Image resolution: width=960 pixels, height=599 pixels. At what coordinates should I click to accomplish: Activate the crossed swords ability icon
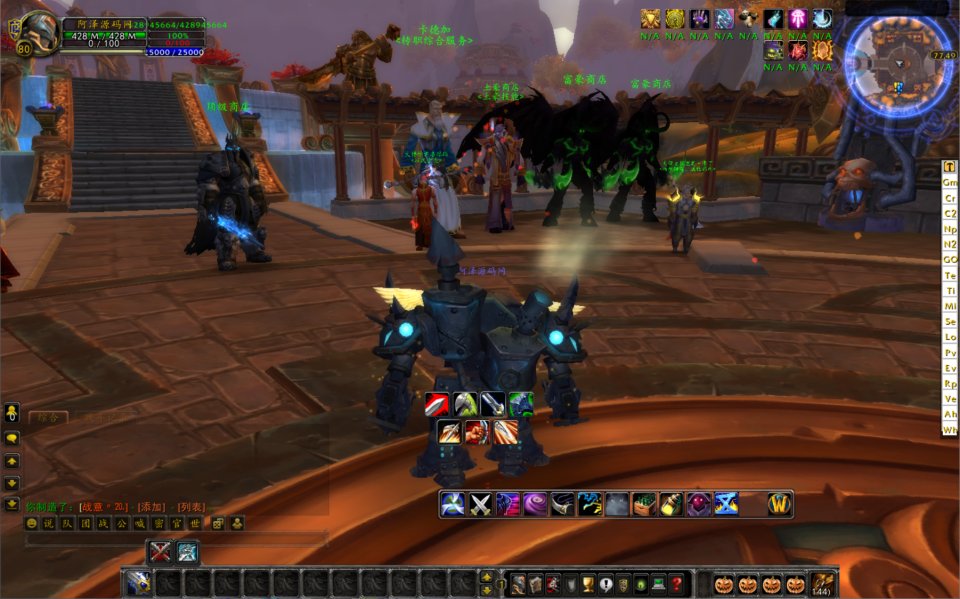(481, 504)
